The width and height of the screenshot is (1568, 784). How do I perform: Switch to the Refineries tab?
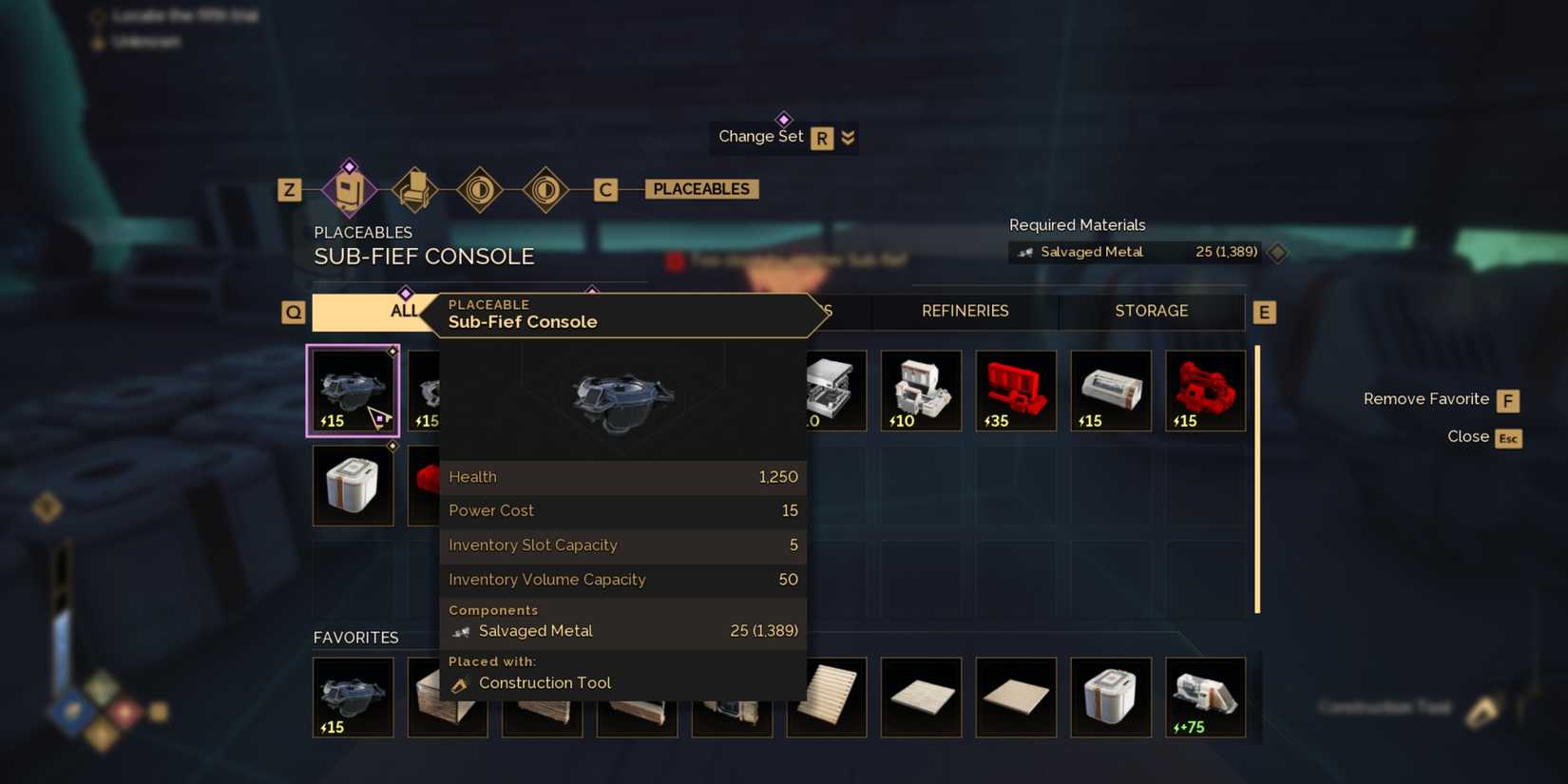tap(965, 311)
